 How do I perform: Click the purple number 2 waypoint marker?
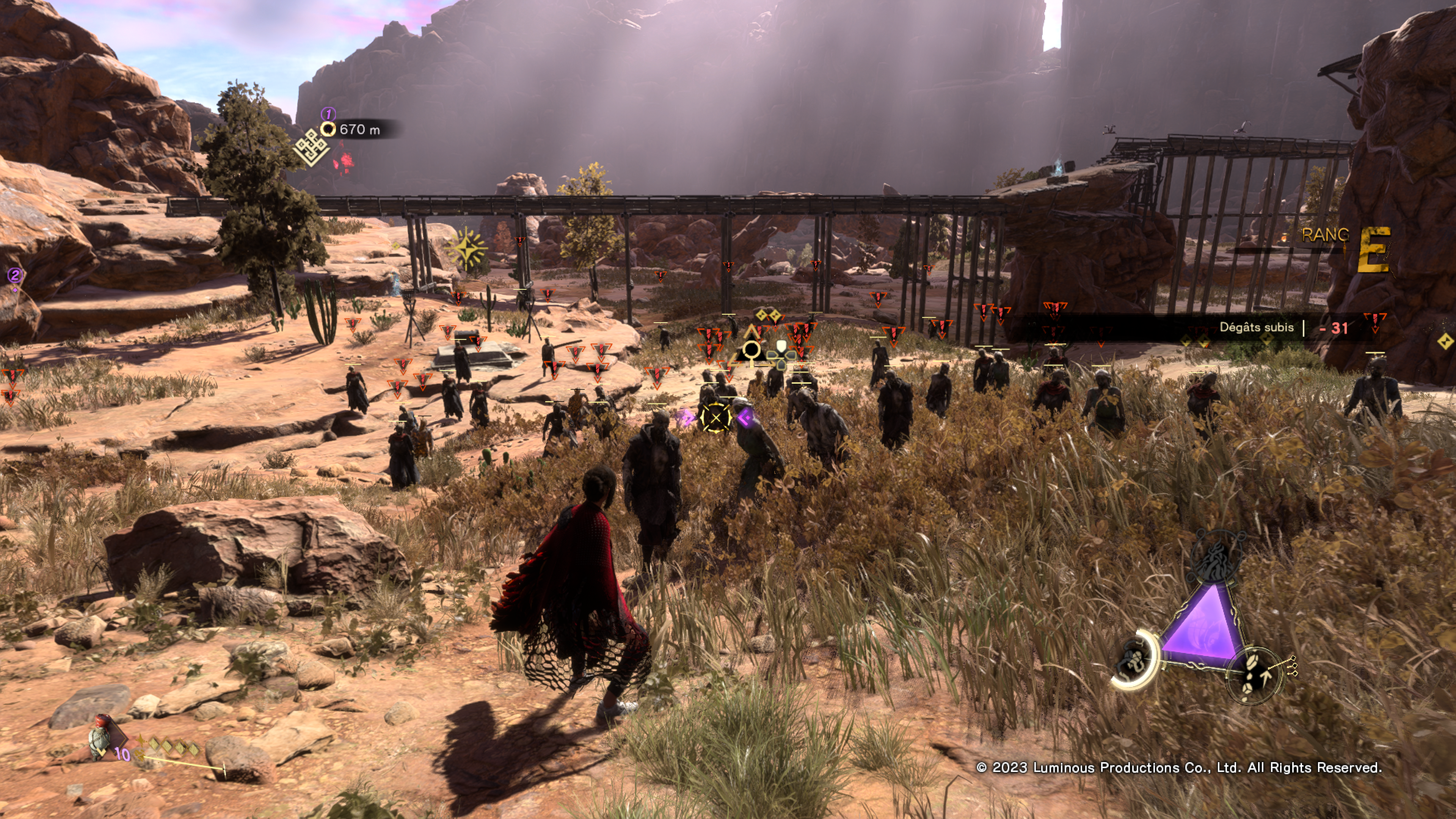(15, 275)
